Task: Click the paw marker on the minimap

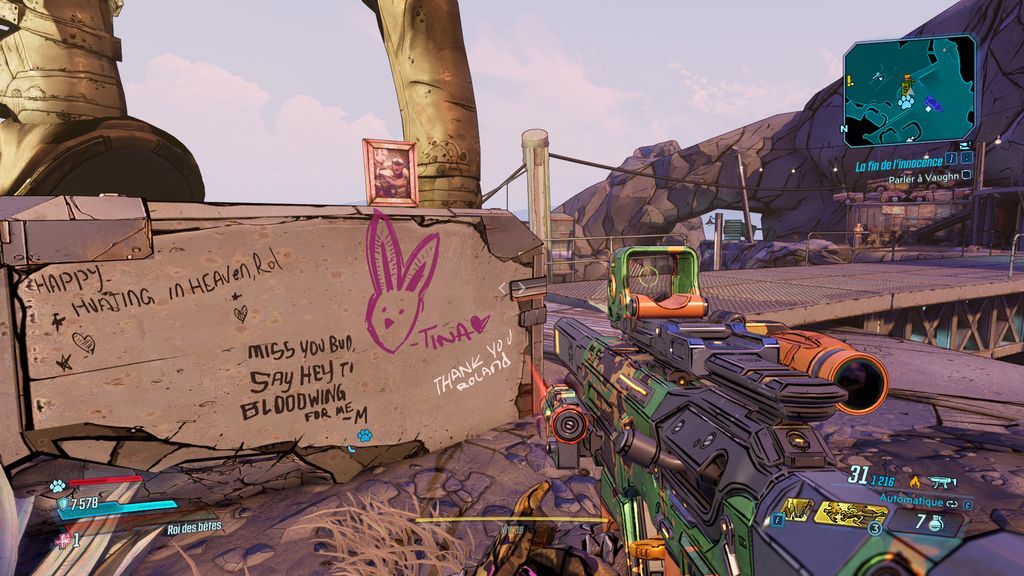Action: 904,102
